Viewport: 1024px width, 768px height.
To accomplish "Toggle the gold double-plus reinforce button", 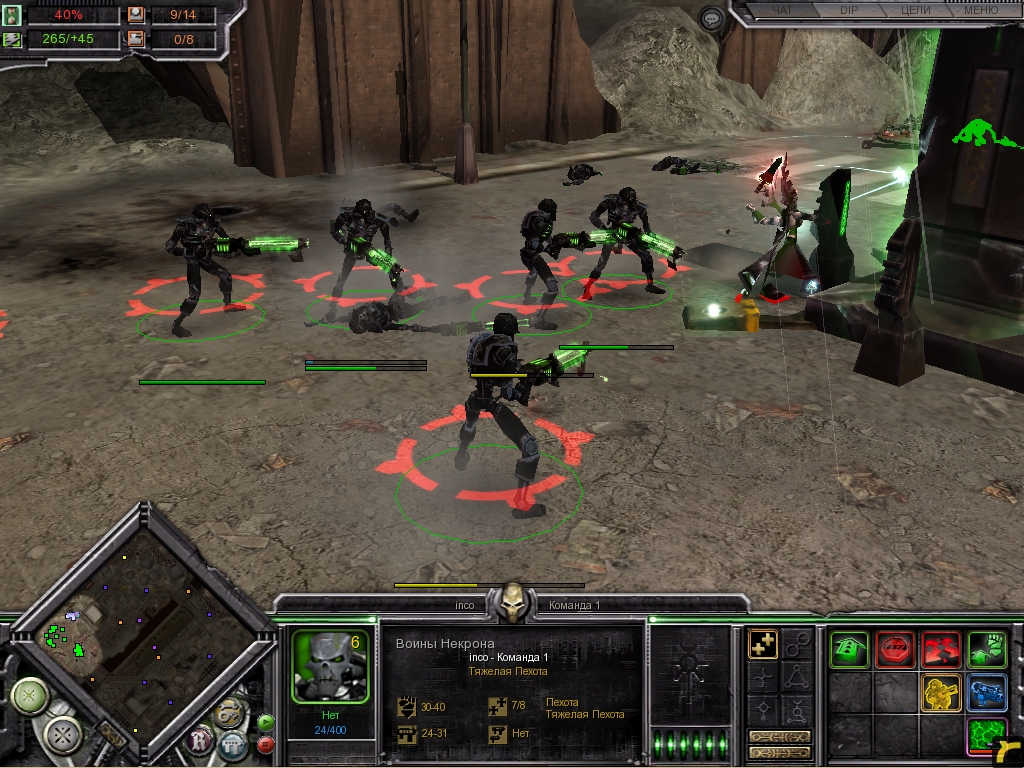I will click(764, 645).
